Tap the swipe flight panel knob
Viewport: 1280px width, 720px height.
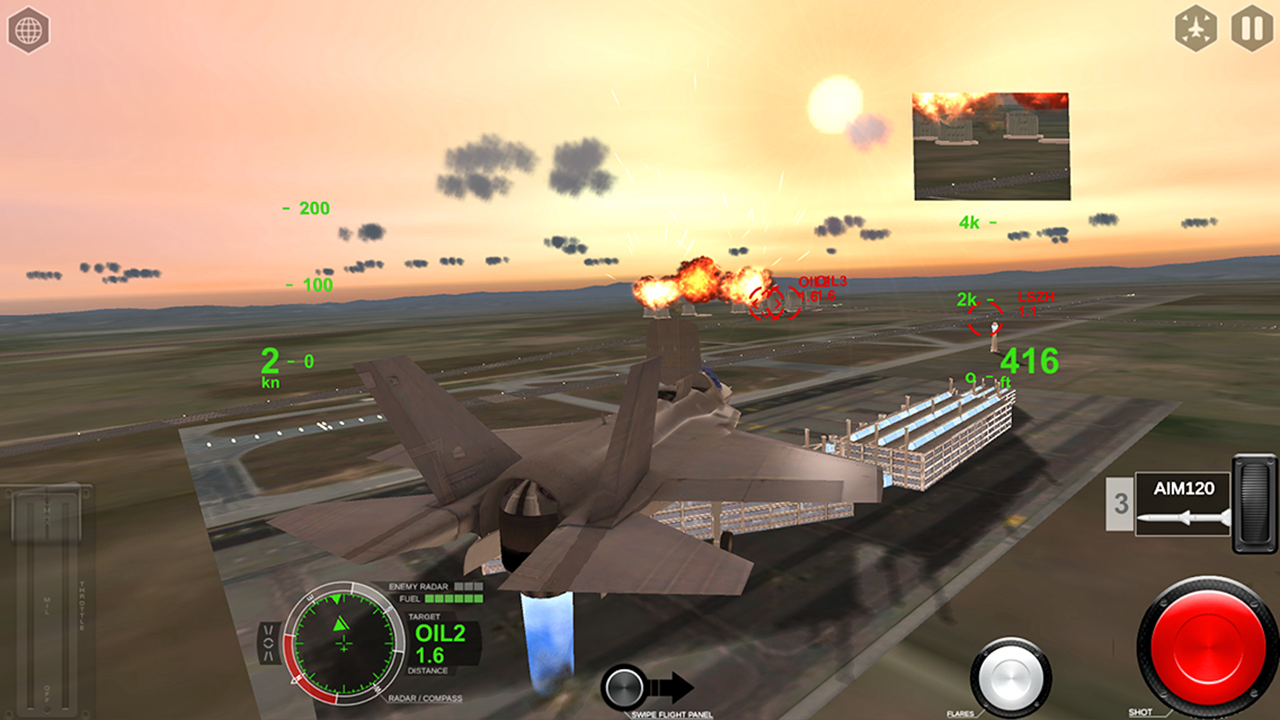pos(625,687)
